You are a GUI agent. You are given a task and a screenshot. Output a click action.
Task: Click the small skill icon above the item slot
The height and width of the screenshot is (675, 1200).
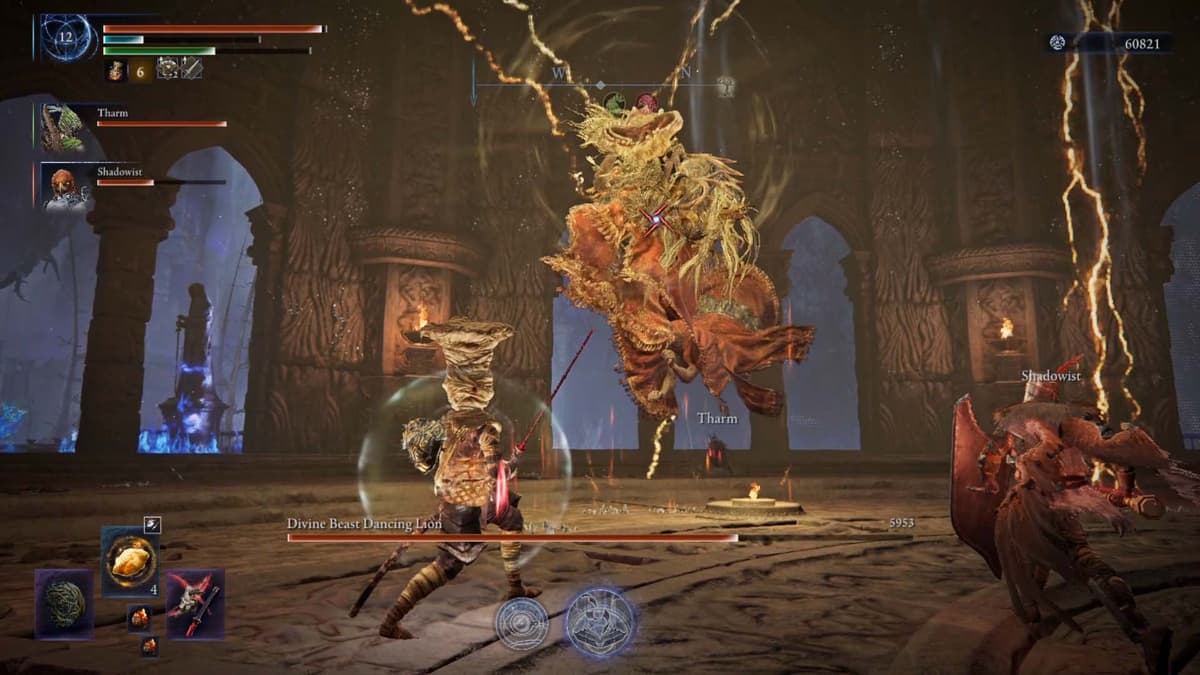151,524
